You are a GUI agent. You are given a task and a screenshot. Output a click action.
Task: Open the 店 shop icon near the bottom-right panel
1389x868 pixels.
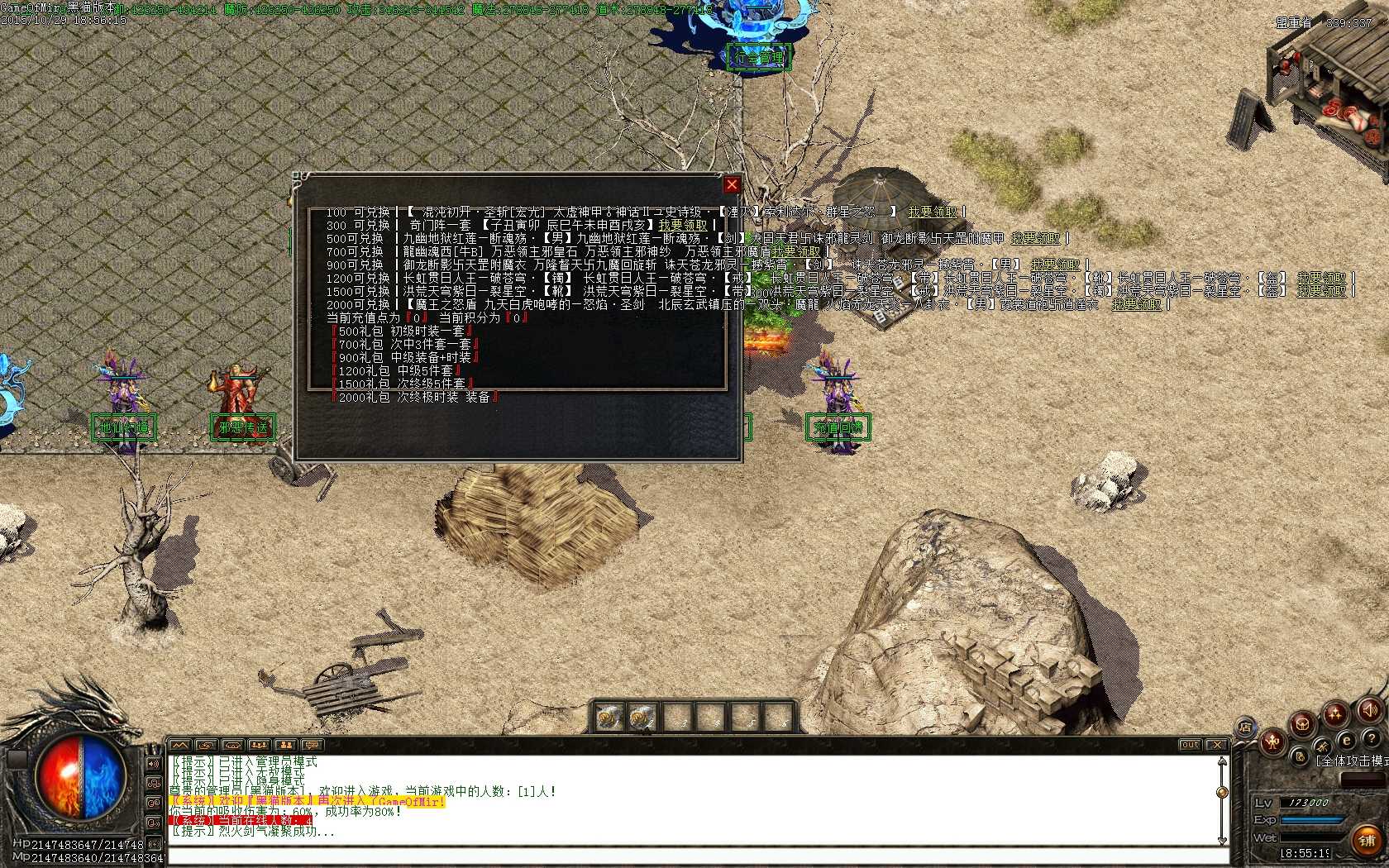(1247, 727)
